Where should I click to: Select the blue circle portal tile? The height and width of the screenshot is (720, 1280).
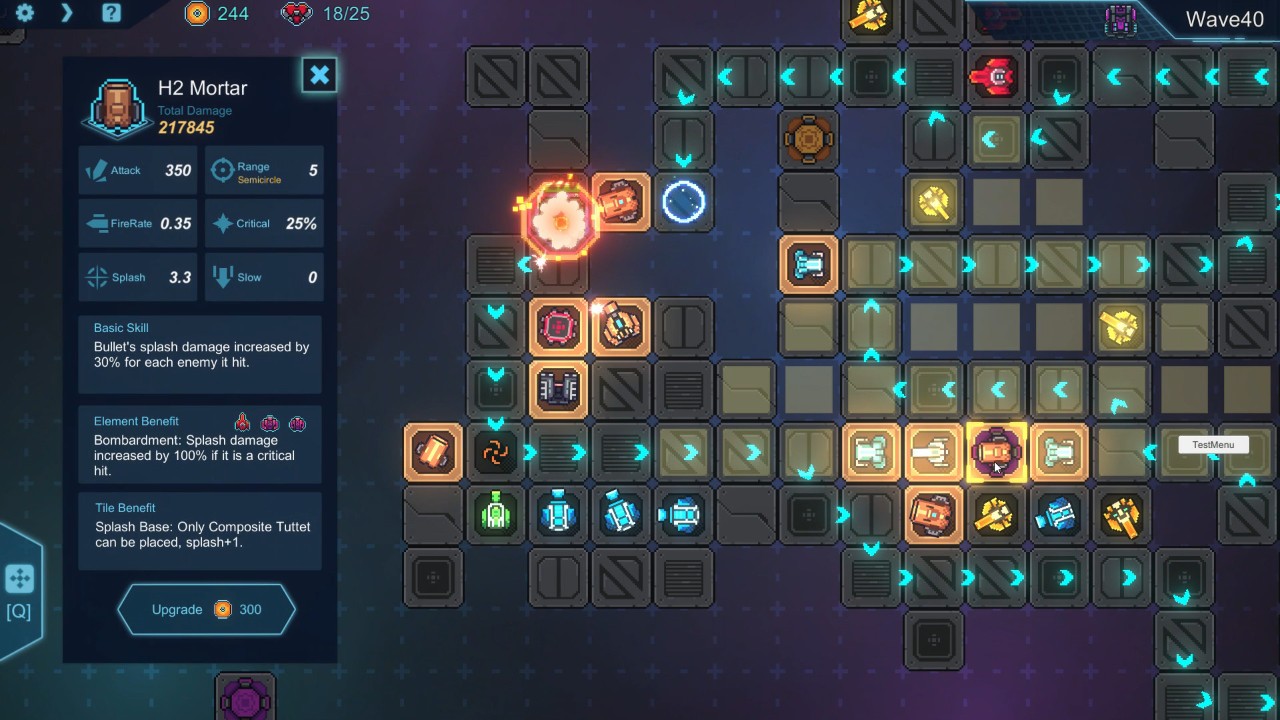click(x=684, y=202)
